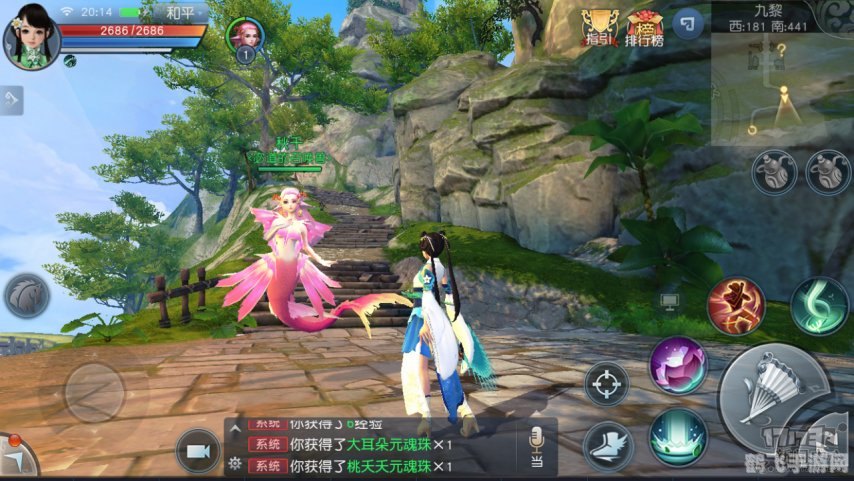Image resolution: width=854 pixels, height=481 pixels.
Task: Use the teal light pillar skill
Action: pos(678,437)
